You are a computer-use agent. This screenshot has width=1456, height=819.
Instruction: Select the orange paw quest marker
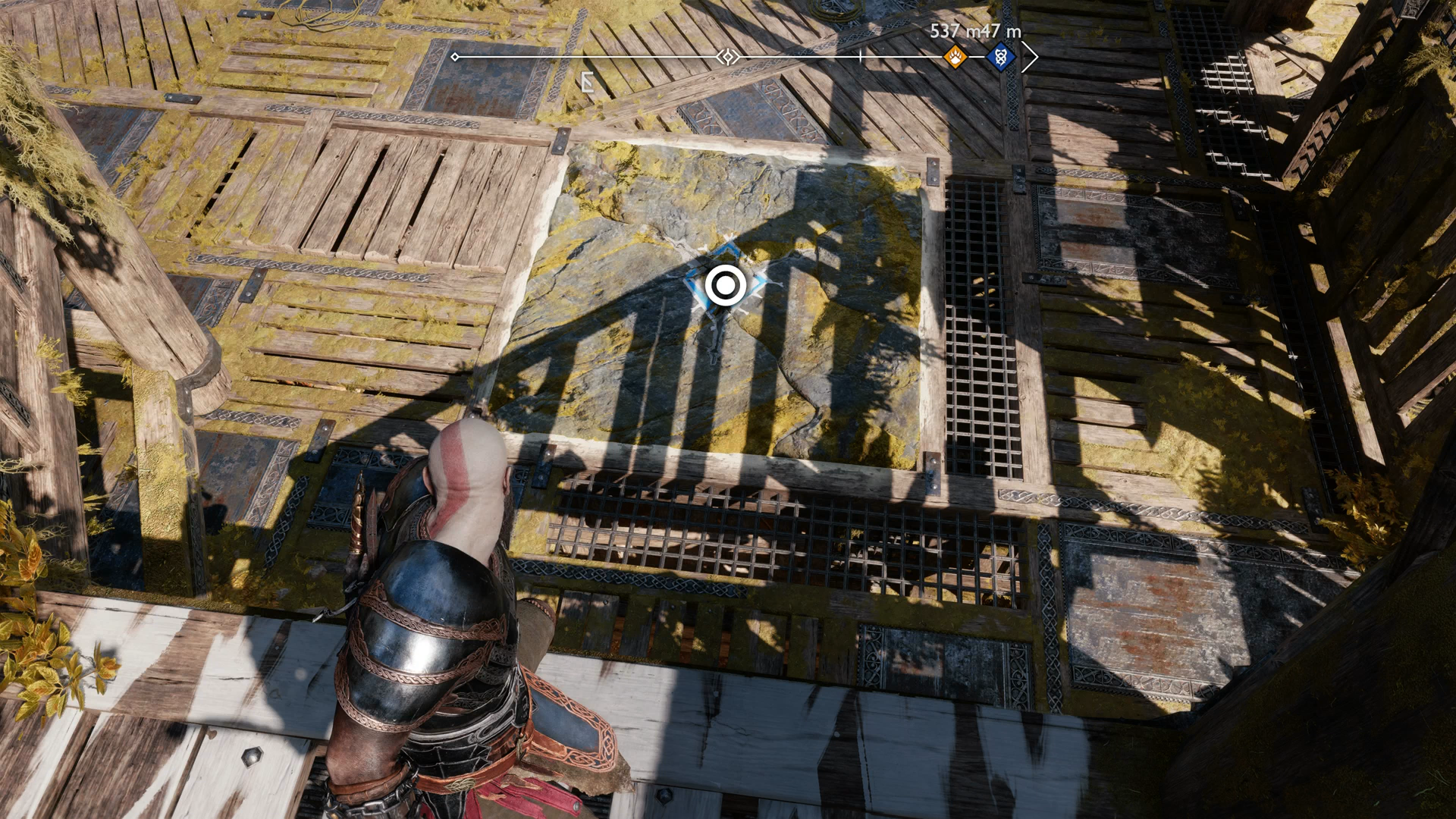point(955,57)
